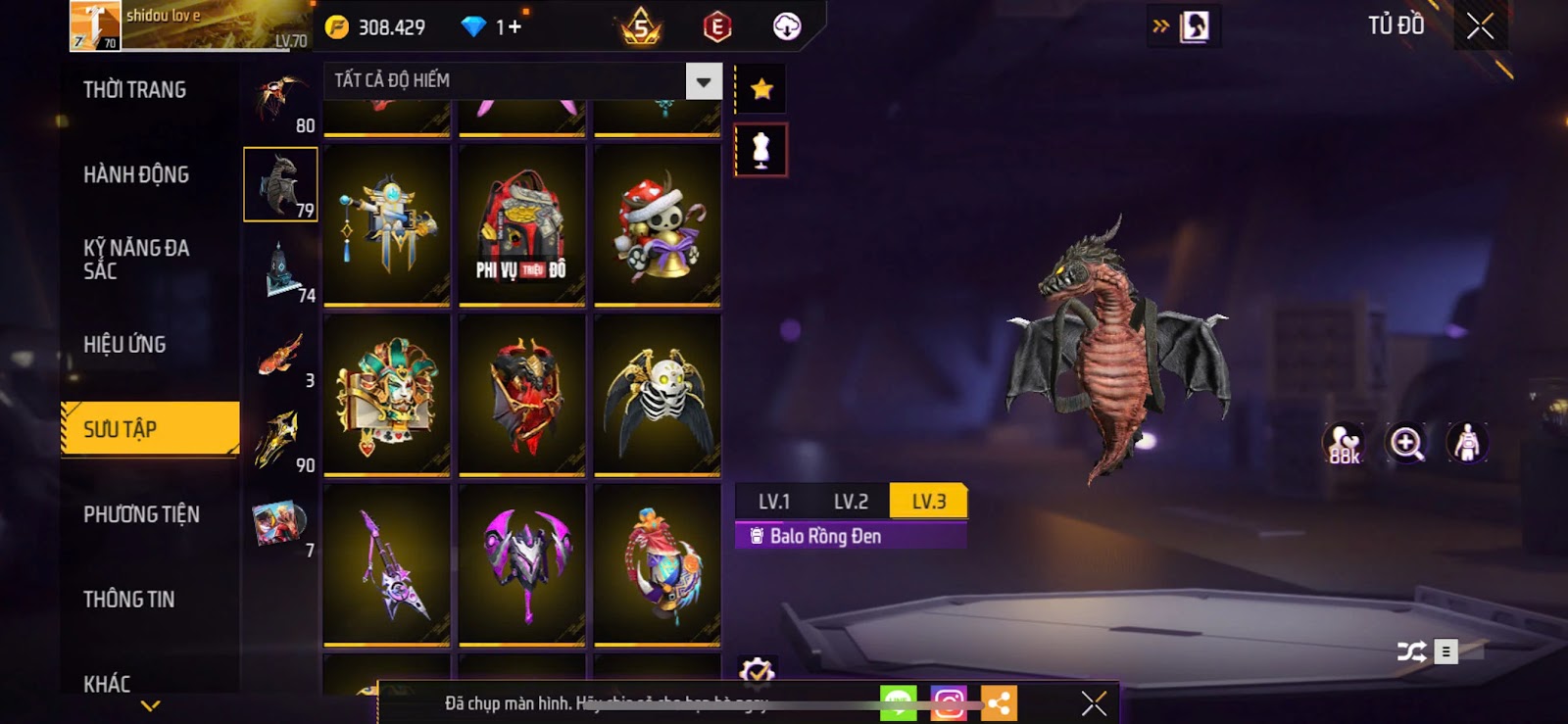This screenshot has width=1568, height=724.
Task: Open the Hiệu Ứng category
Action: tap(124, 344)
